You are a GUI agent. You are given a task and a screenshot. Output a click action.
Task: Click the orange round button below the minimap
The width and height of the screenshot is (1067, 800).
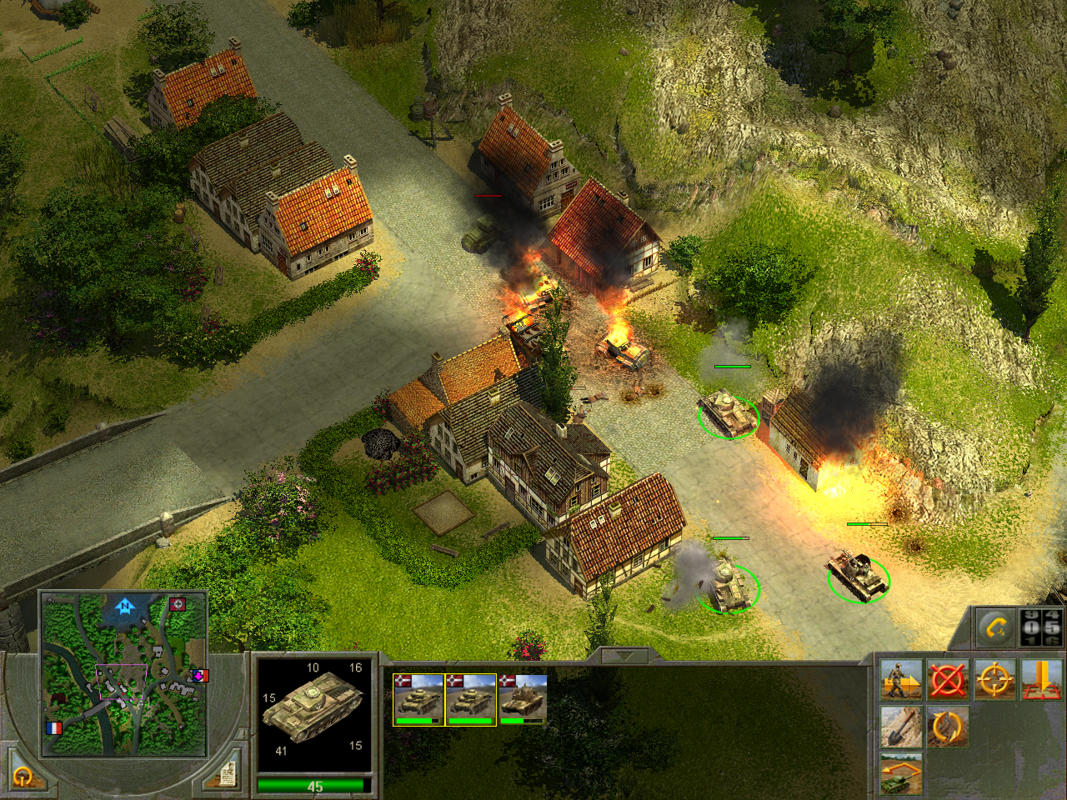pos(21,776)
